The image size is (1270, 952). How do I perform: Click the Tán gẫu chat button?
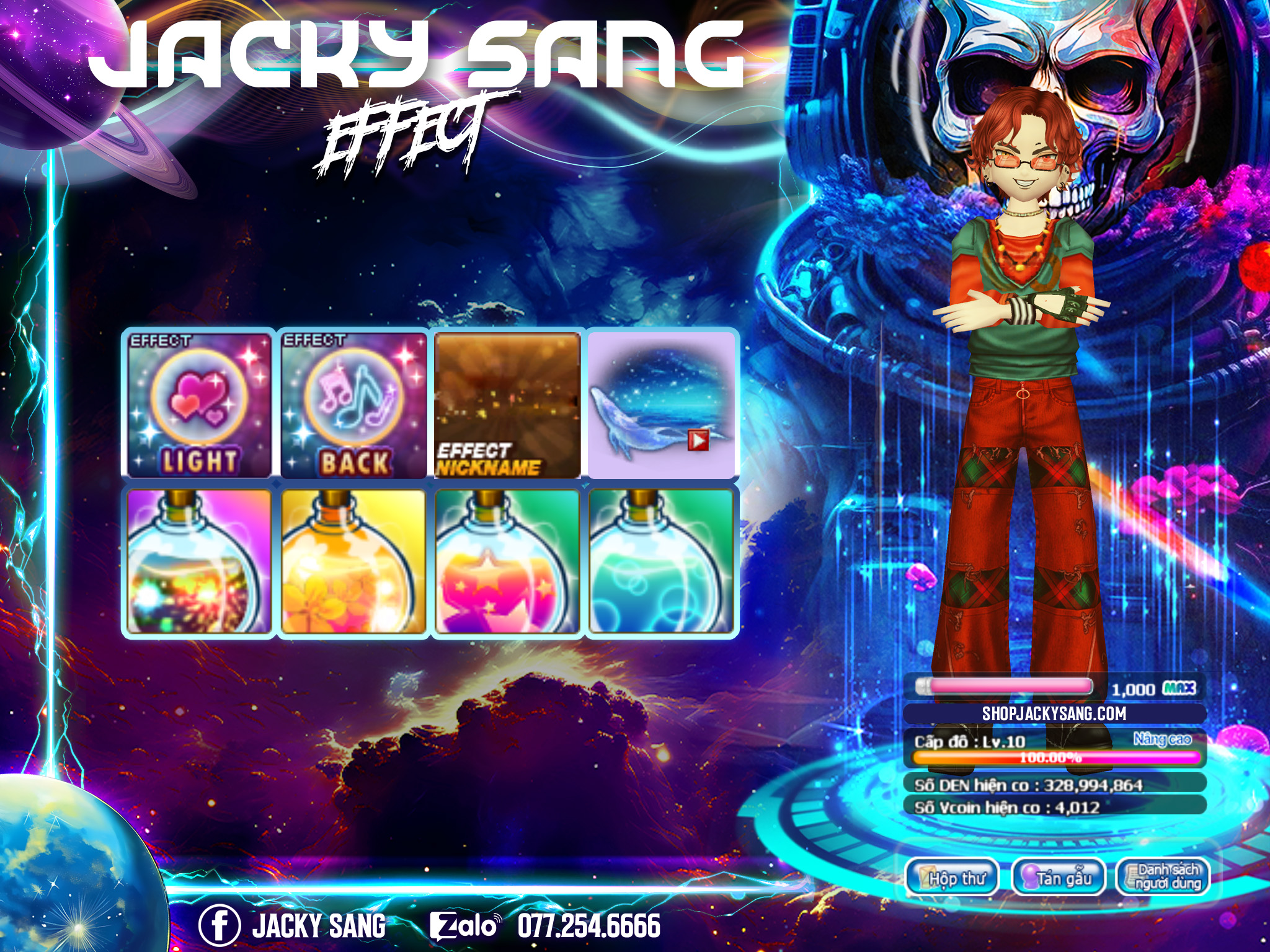click(x=1059, y=878)
